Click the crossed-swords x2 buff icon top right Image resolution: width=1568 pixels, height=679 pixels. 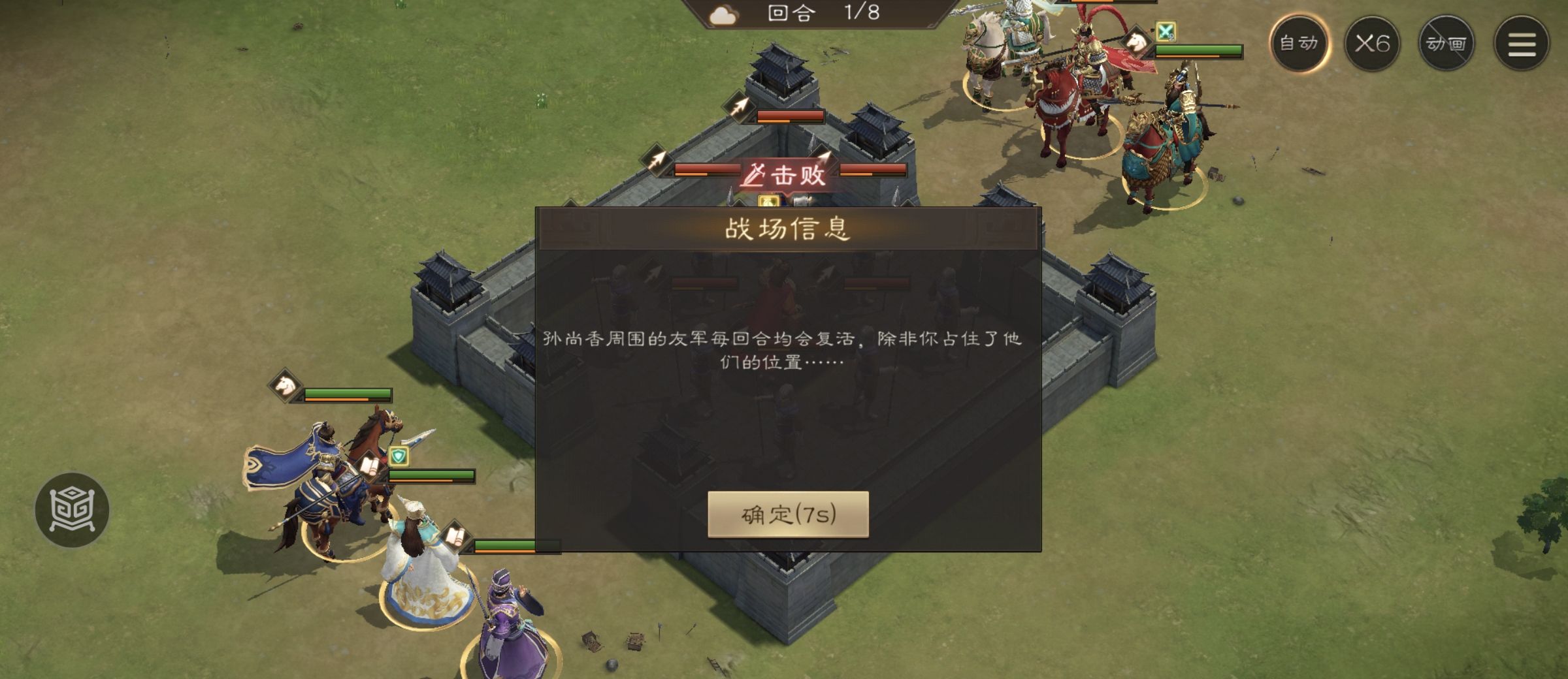[1166, 31]
